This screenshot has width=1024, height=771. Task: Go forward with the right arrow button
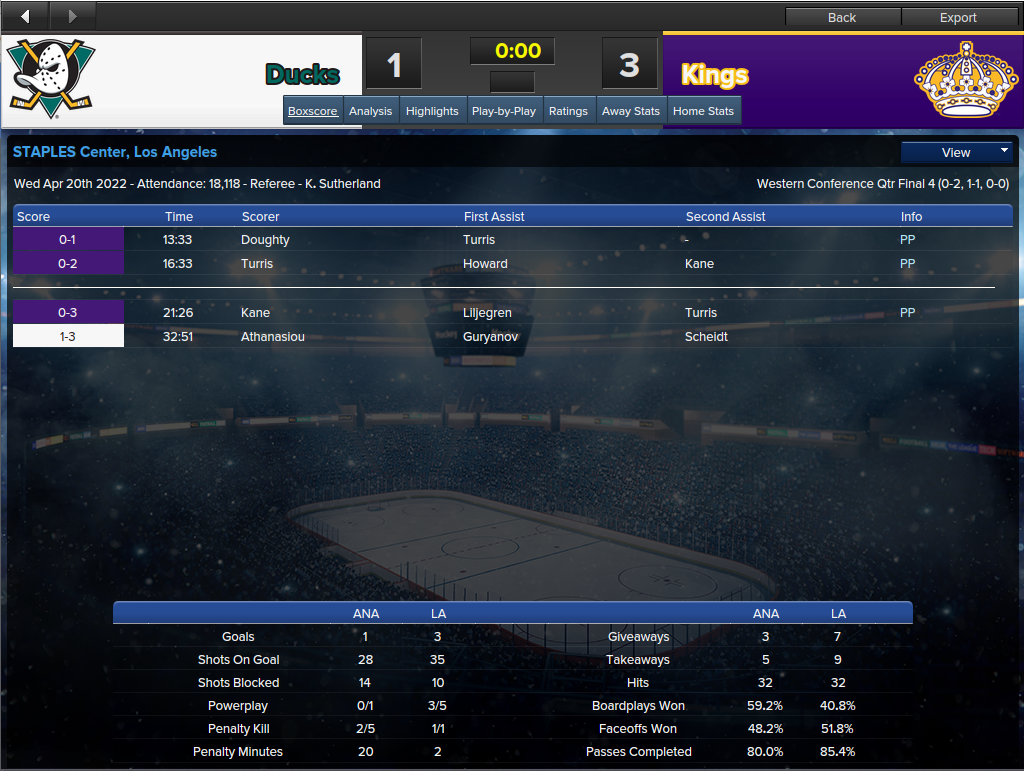(71, 16)
